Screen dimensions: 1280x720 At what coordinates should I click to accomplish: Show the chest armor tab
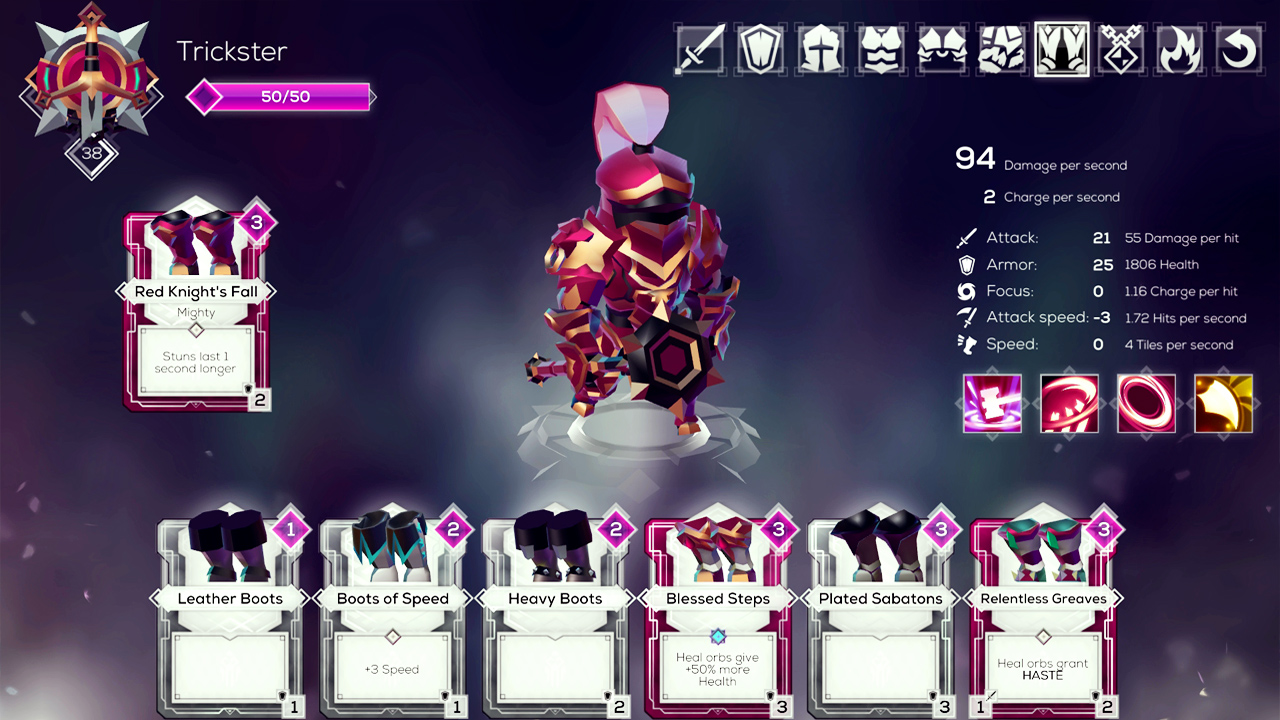881,49
